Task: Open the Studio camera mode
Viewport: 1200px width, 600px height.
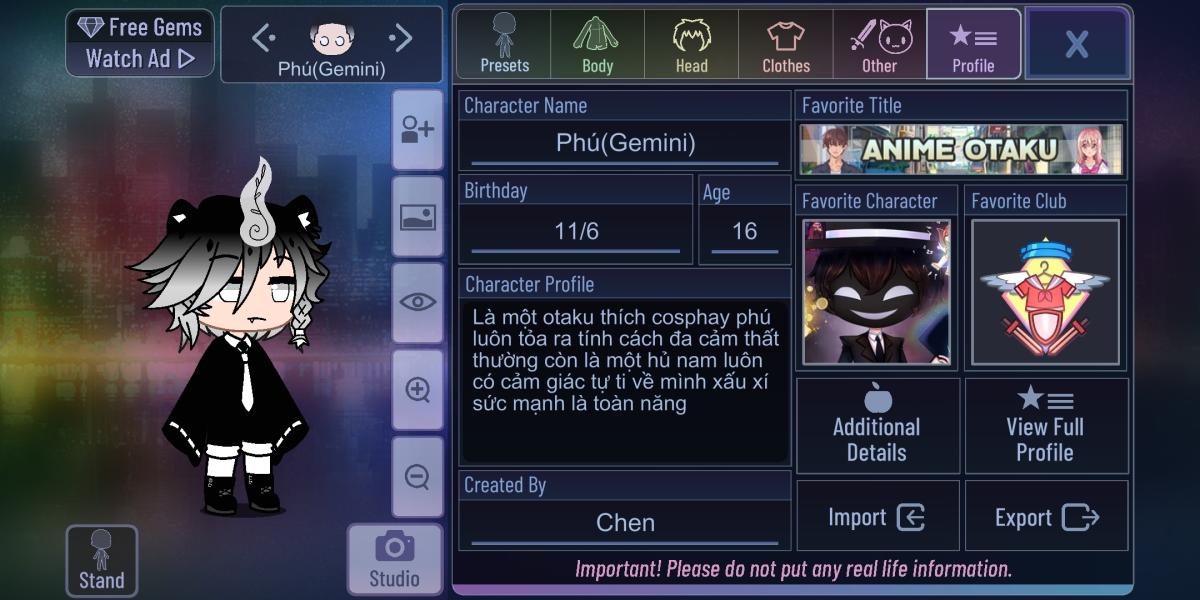Action: click(x=394, y=559)
